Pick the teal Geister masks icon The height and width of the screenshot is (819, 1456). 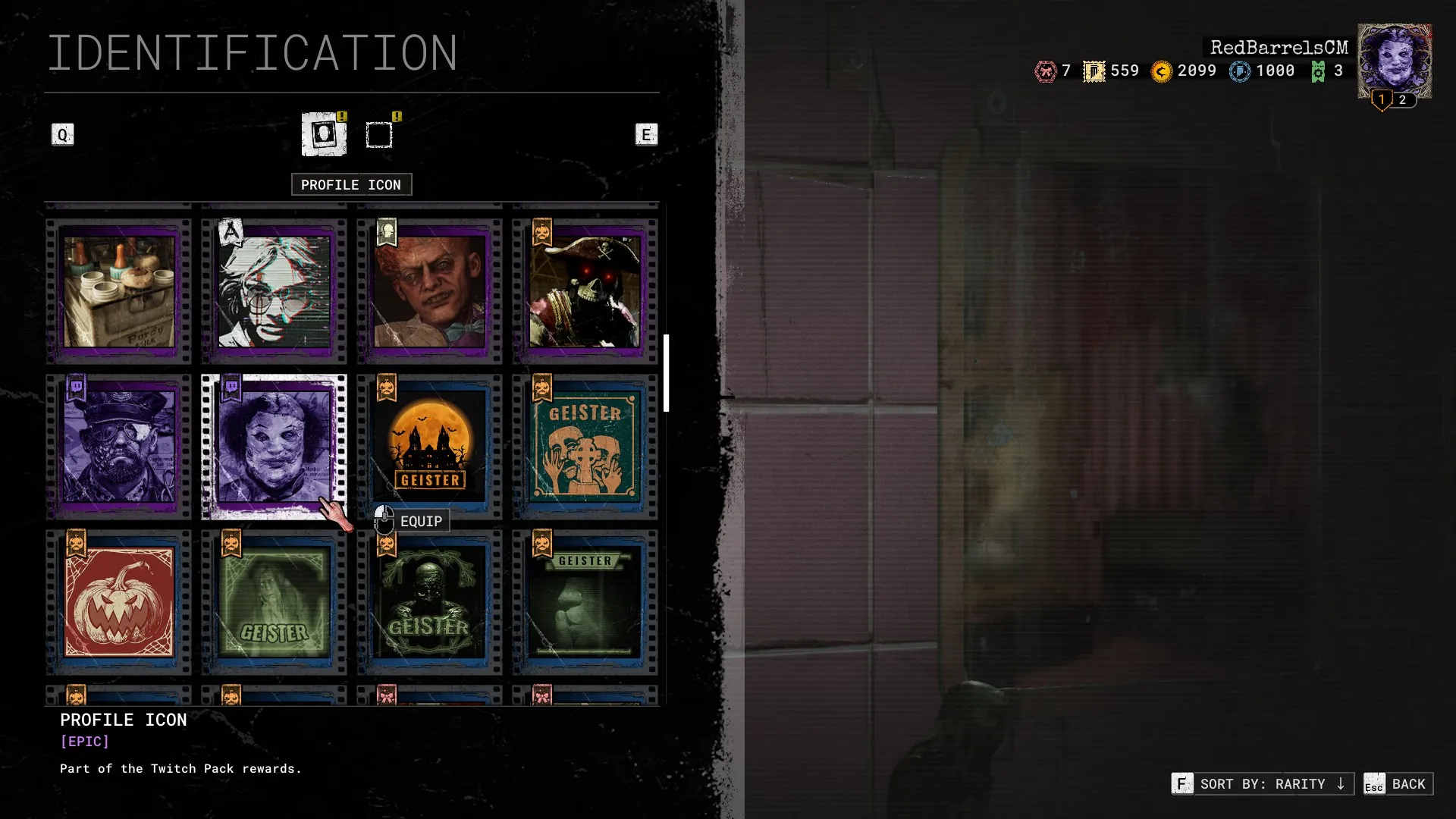(585, 447)
